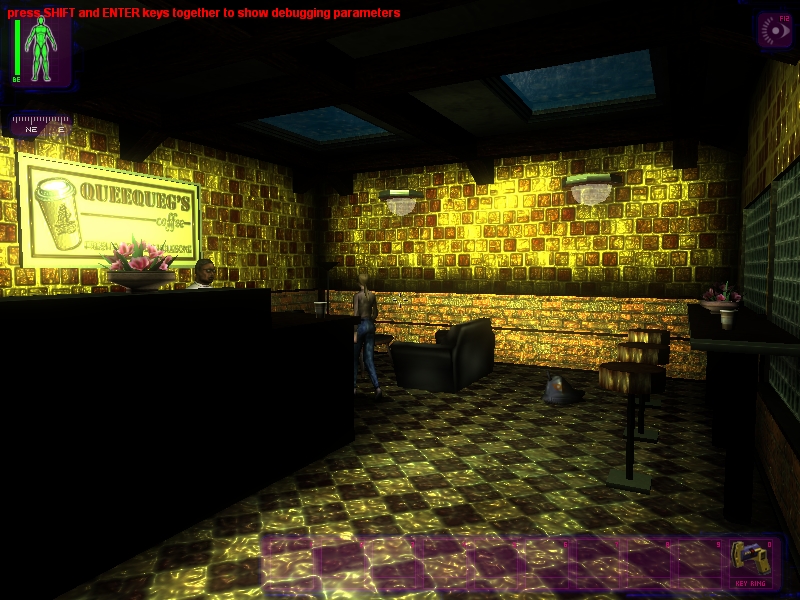This screenshot has height=600, width=800.
Task: Activate the light augmentation eye icon
Action: 774,31
